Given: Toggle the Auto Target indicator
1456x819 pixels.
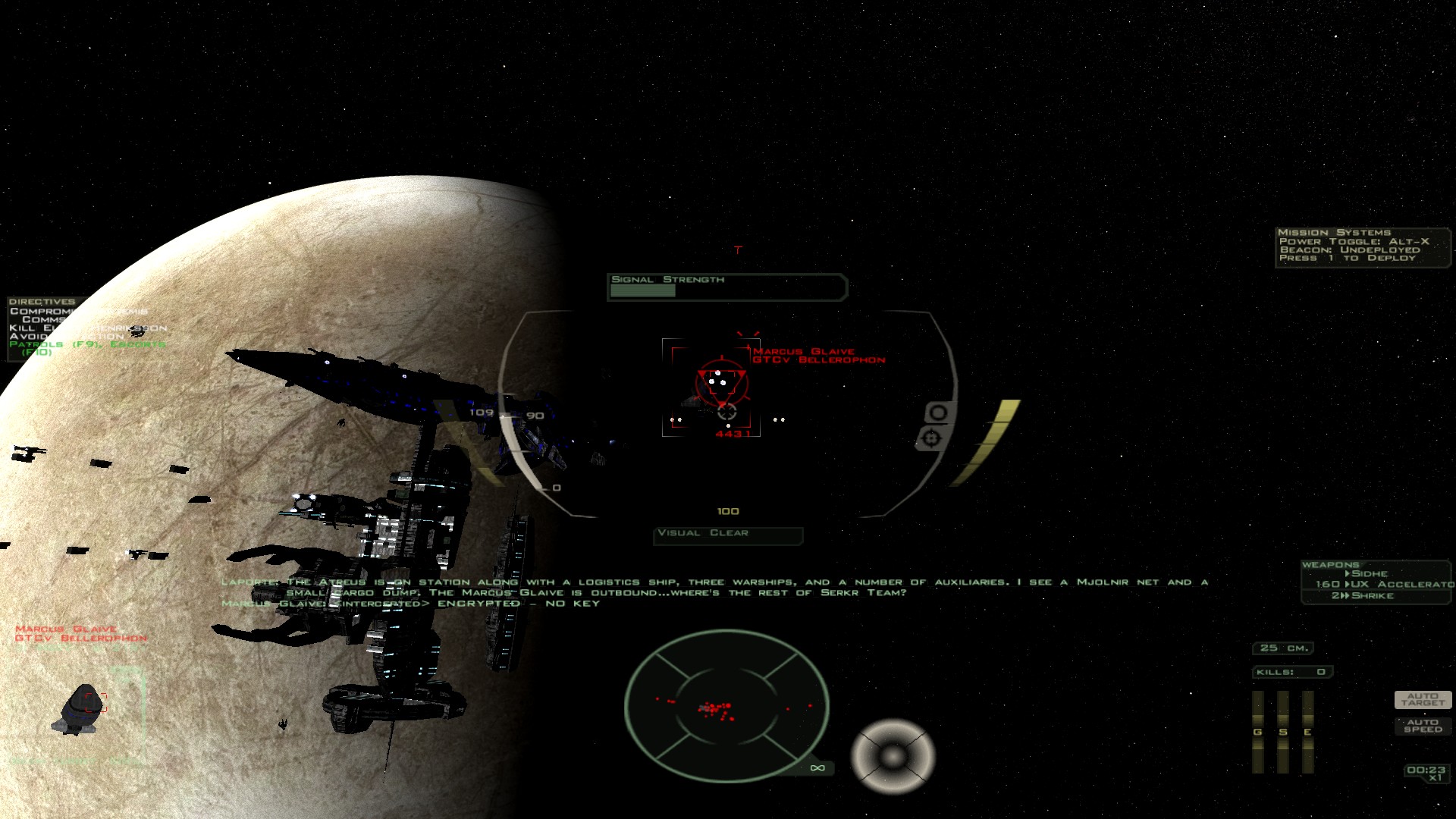Looking at the screenshot, I should click(1423, 699).
